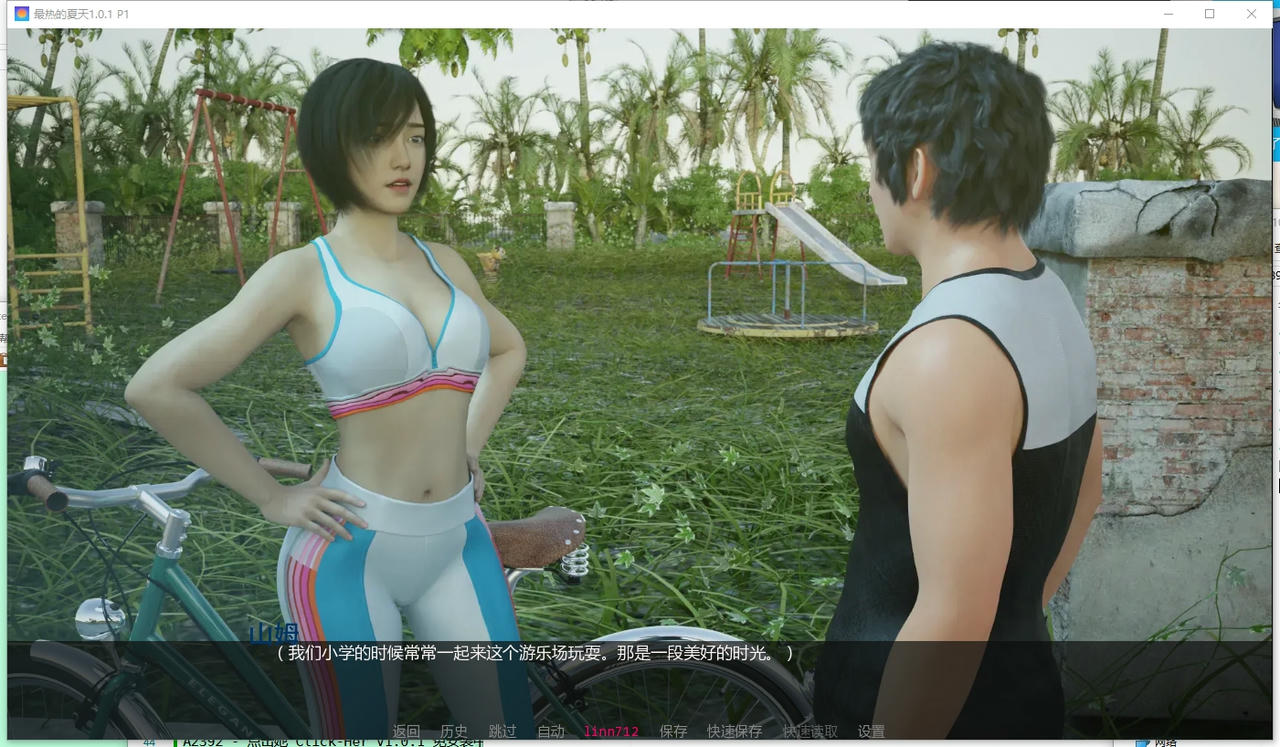Open the 历史 dialogue history

click(453, 731)
